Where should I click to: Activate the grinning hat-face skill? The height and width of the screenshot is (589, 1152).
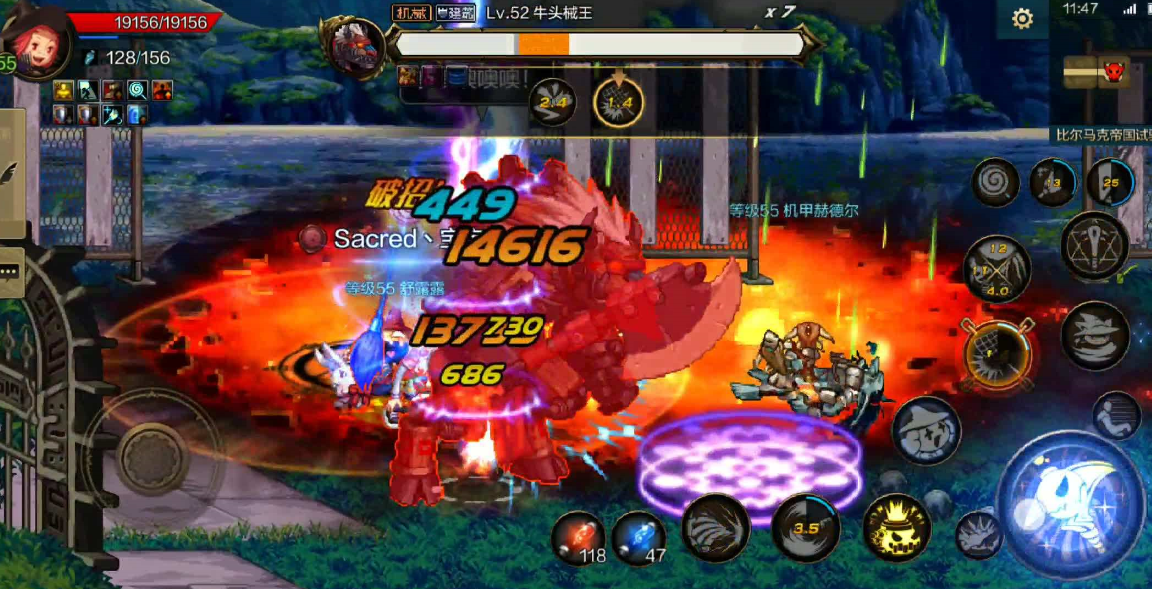(x=1095, y=336)
